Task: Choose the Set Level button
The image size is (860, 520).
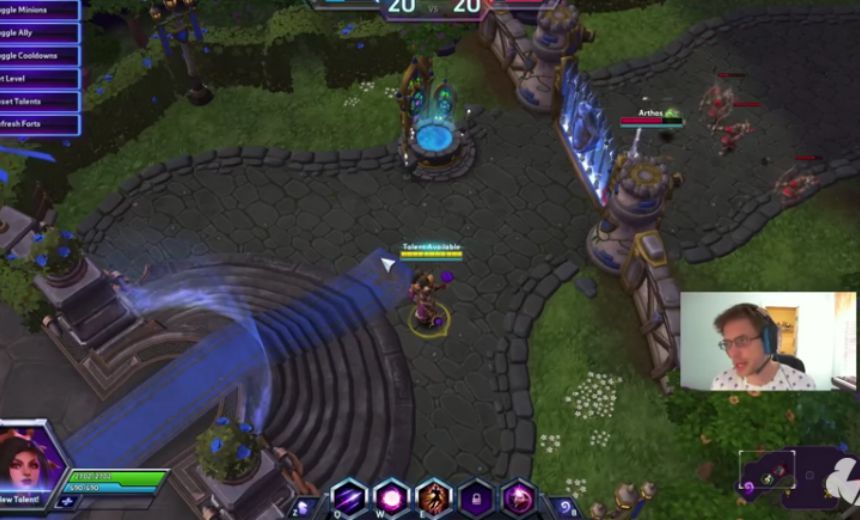Action: click(38, 79)
